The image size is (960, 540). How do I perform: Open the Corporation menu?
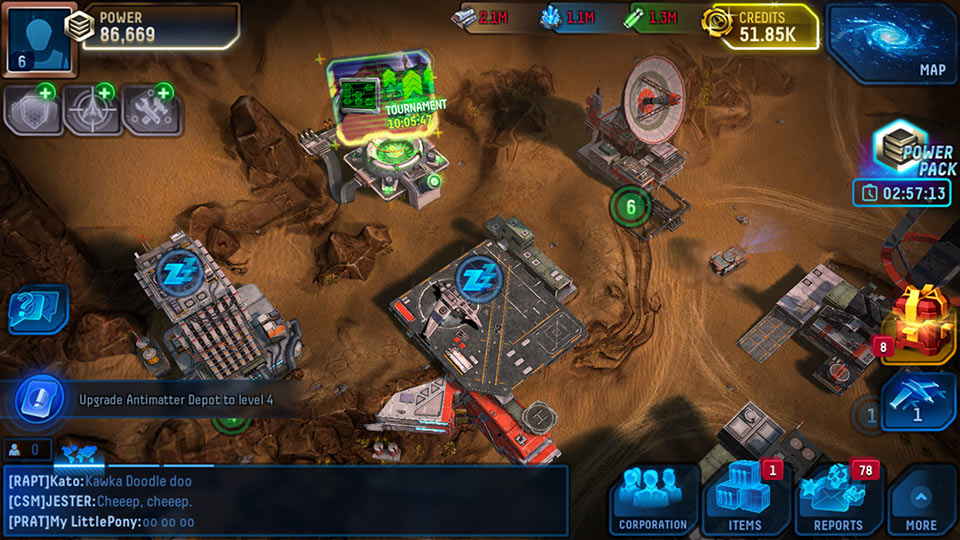(653, 500)
